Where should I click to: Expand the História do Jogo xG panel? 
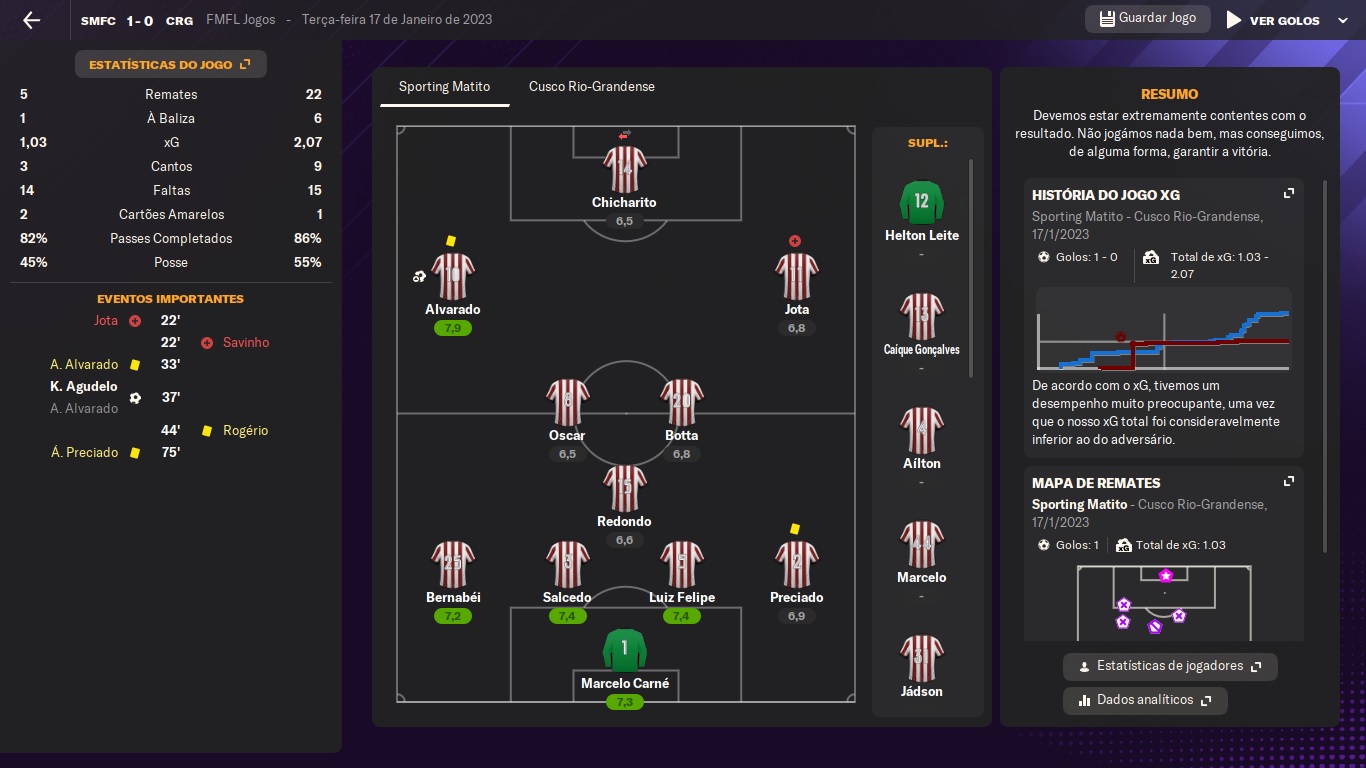coord(1289,194)
